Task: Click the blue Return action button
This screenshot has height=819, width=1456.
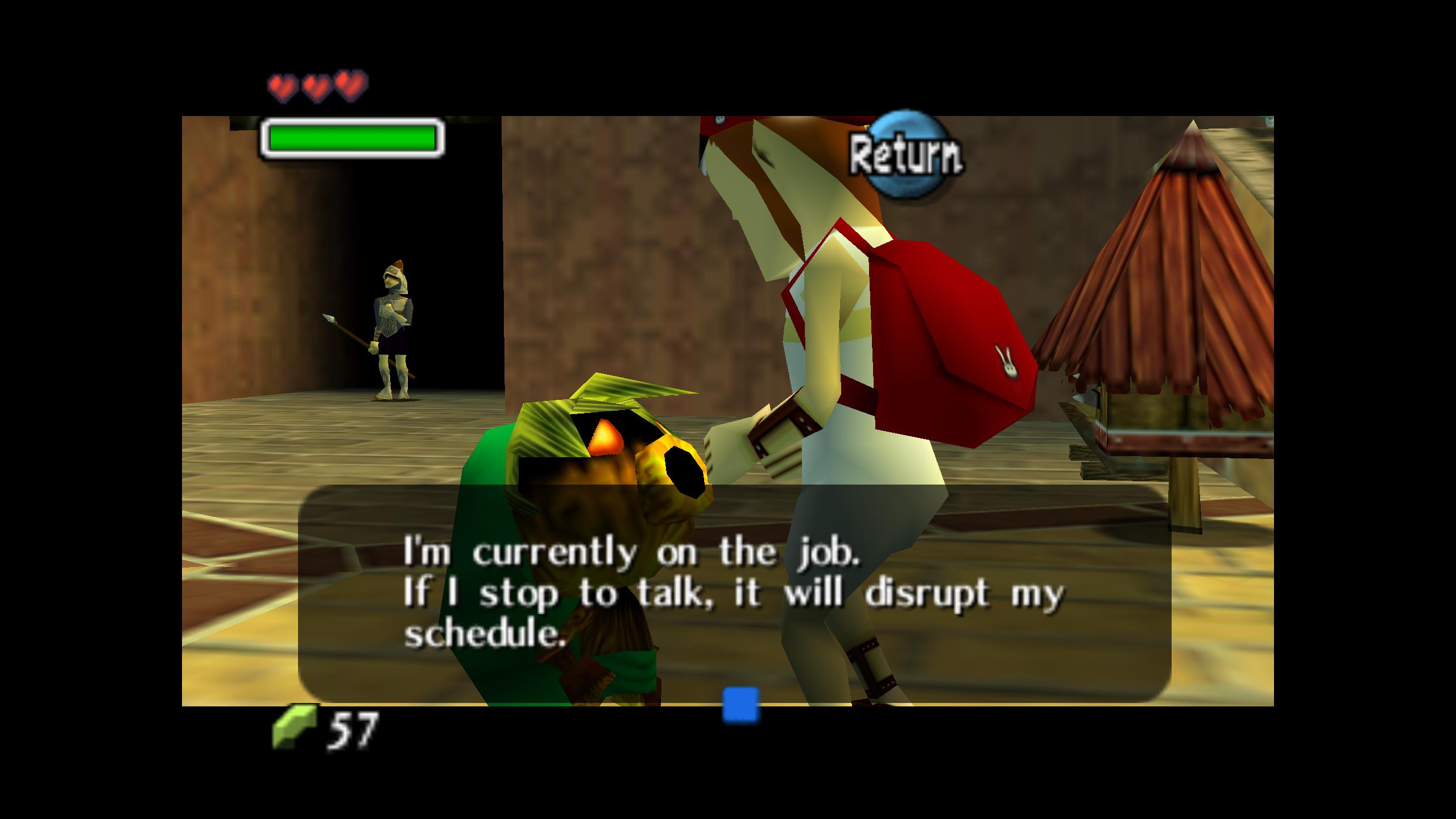Action: (x=905, y=155)
